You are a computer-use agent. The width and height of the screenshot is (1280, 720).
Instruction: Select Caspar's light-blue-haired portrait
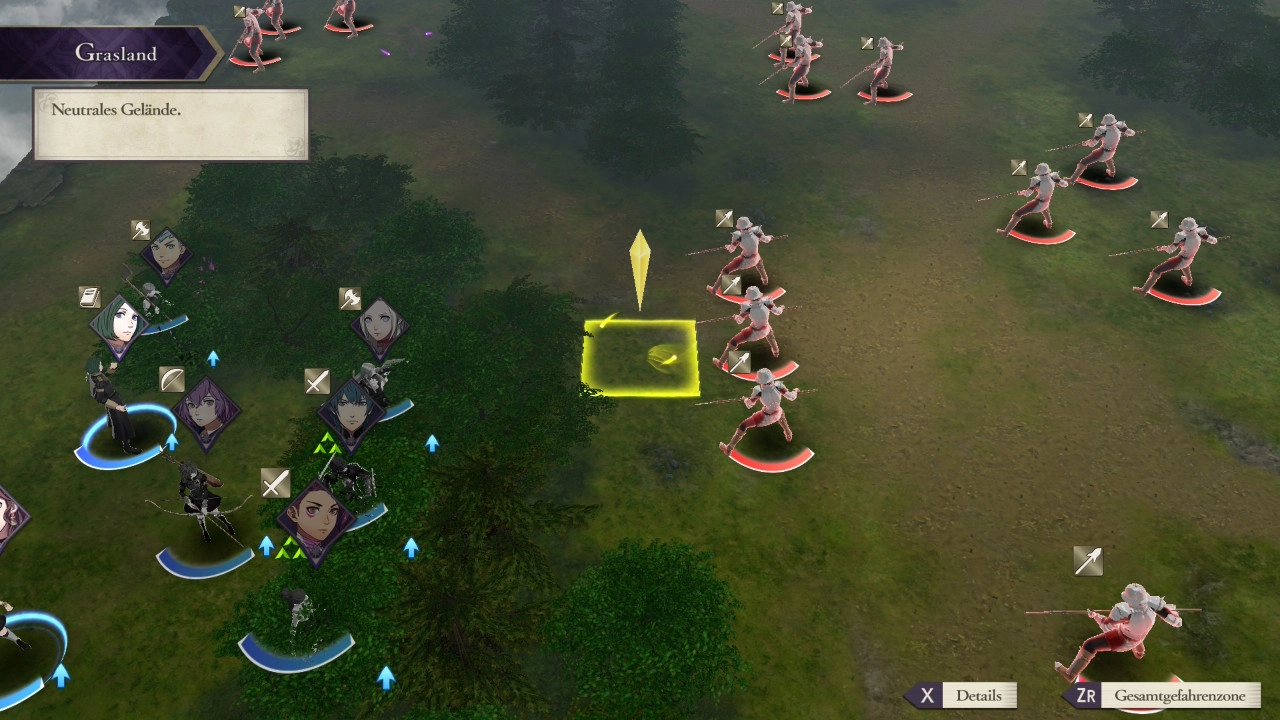[166, 255]
